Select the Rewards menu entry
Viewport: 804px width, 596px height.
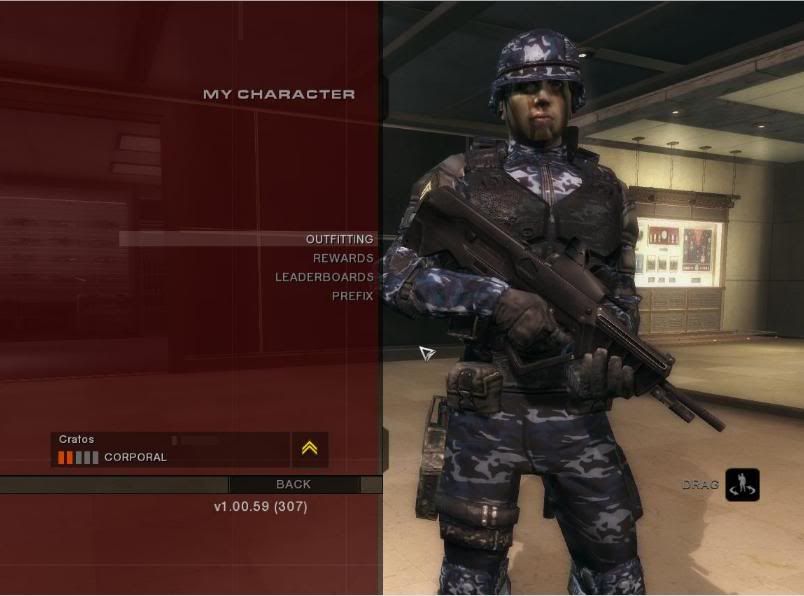pyautogui.click(x=343, y=258)
